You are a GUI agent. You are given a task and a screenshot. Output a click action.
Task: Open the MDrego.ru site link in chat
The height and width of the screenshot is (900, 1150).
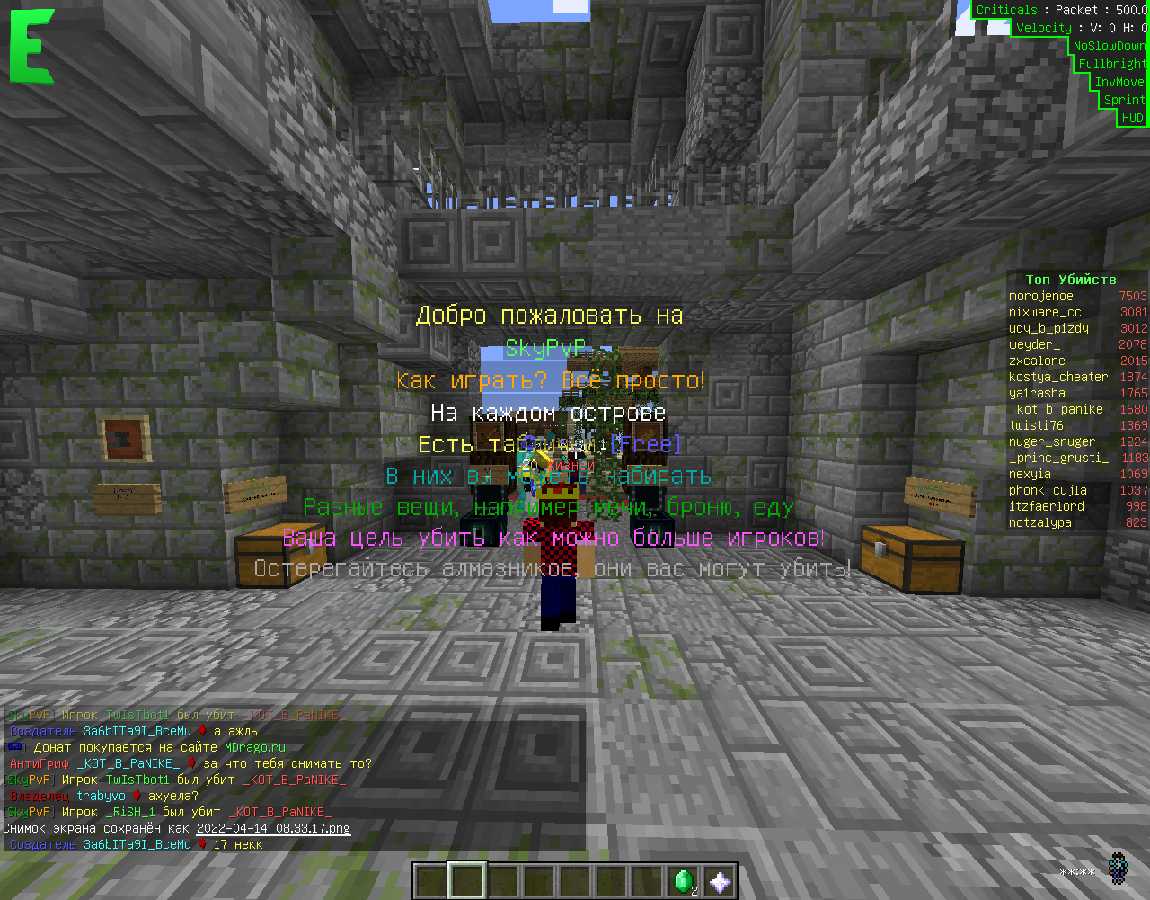(x=252, y=747)
